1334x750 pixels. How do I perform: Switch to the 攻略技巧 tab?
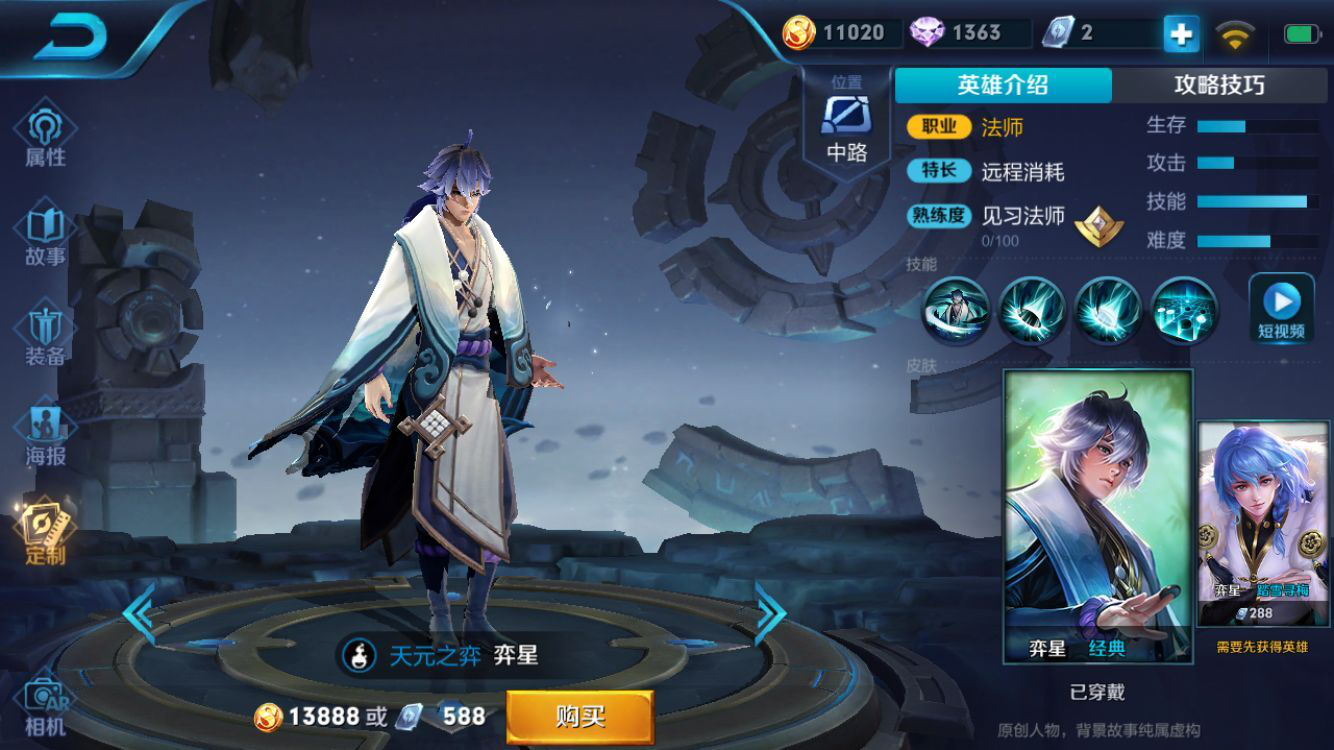pyautogui.click(x=1219, y=85)
